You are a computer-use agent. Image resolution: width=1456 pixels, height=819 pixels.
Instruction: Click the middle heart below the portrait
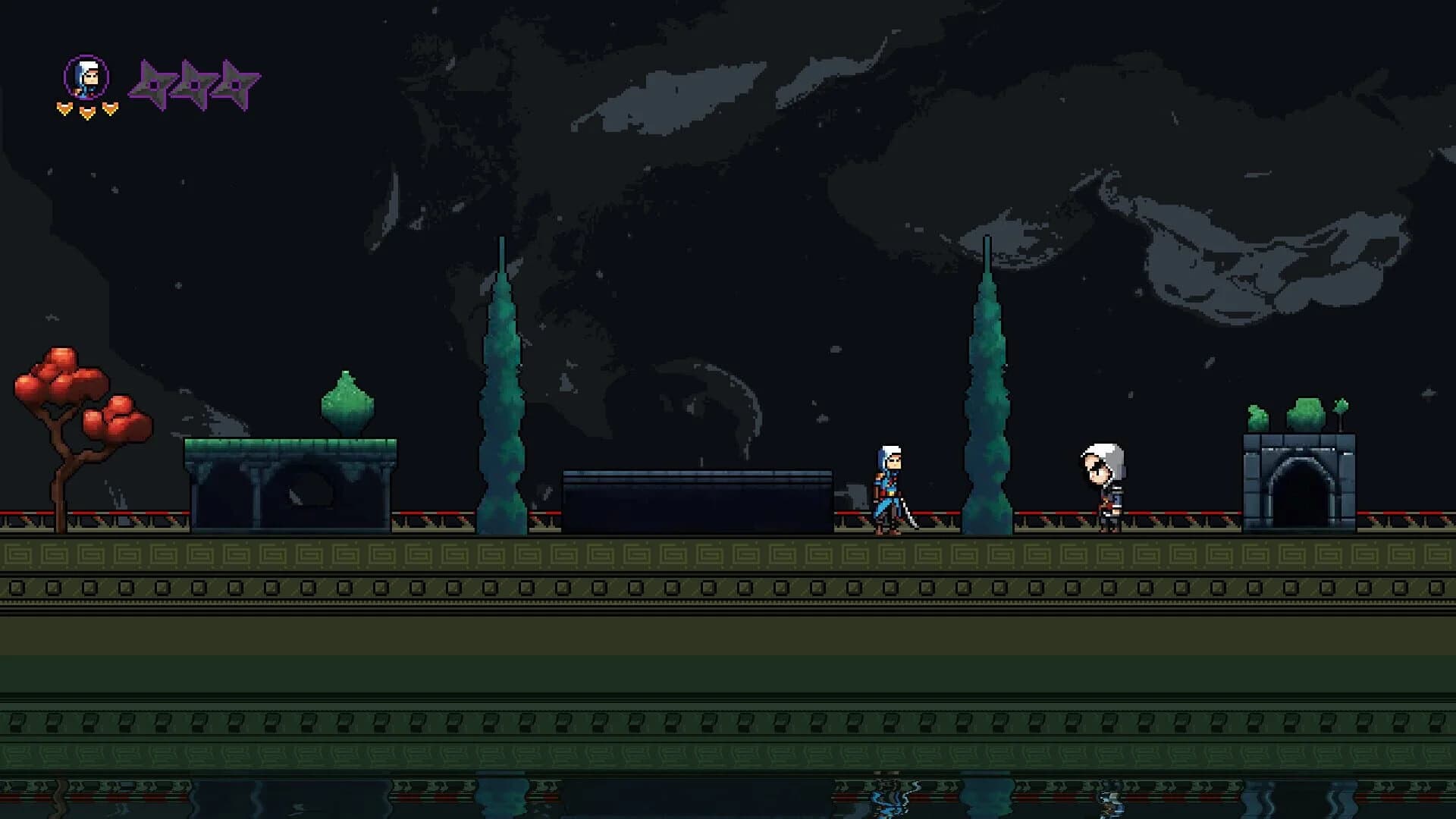tap(86, 111)
